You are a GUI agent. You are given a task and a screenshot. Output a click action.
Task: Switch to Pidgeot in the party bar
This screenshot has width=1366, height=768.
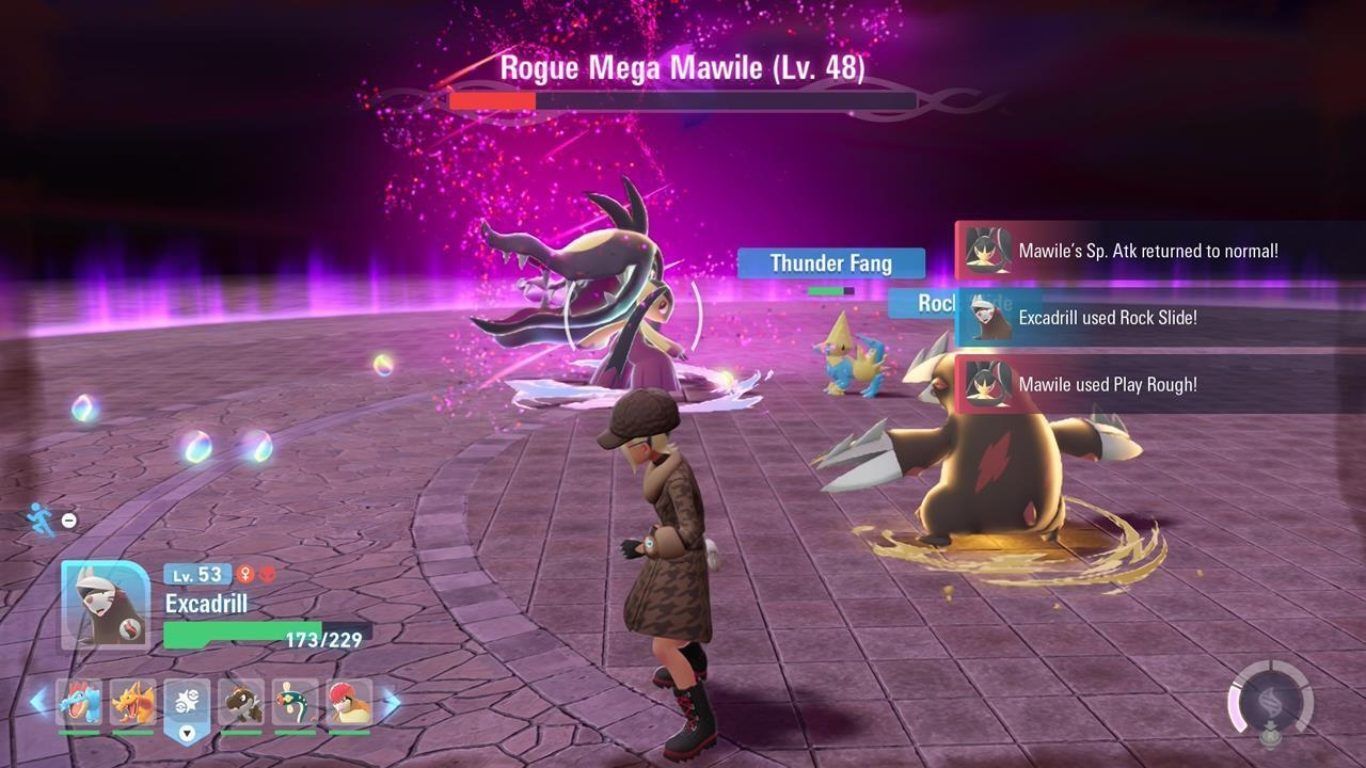(349, 702)
